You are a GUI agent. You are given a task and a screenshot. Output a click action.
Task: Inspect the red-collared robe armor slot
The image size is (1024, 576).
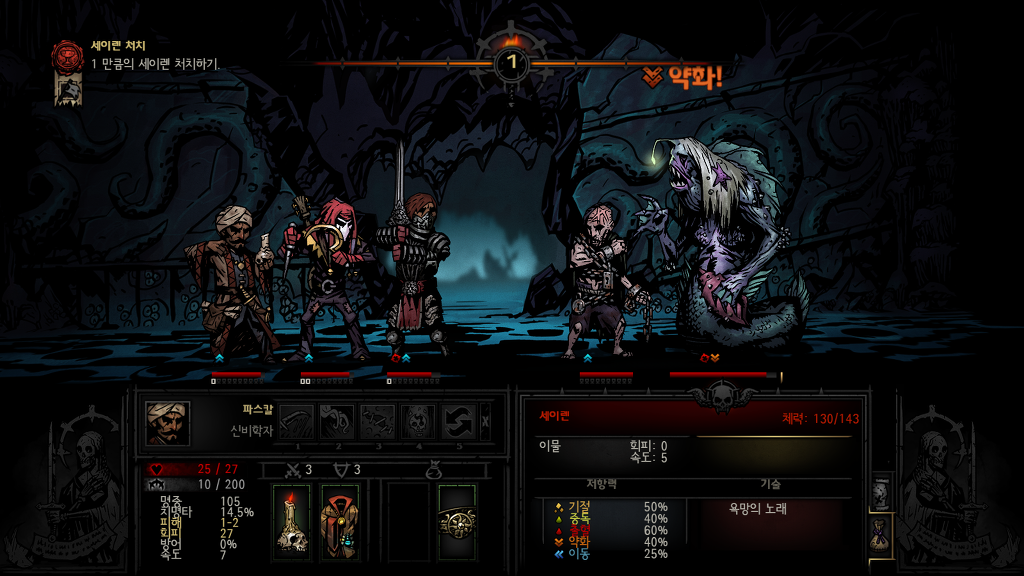(340, 523)
